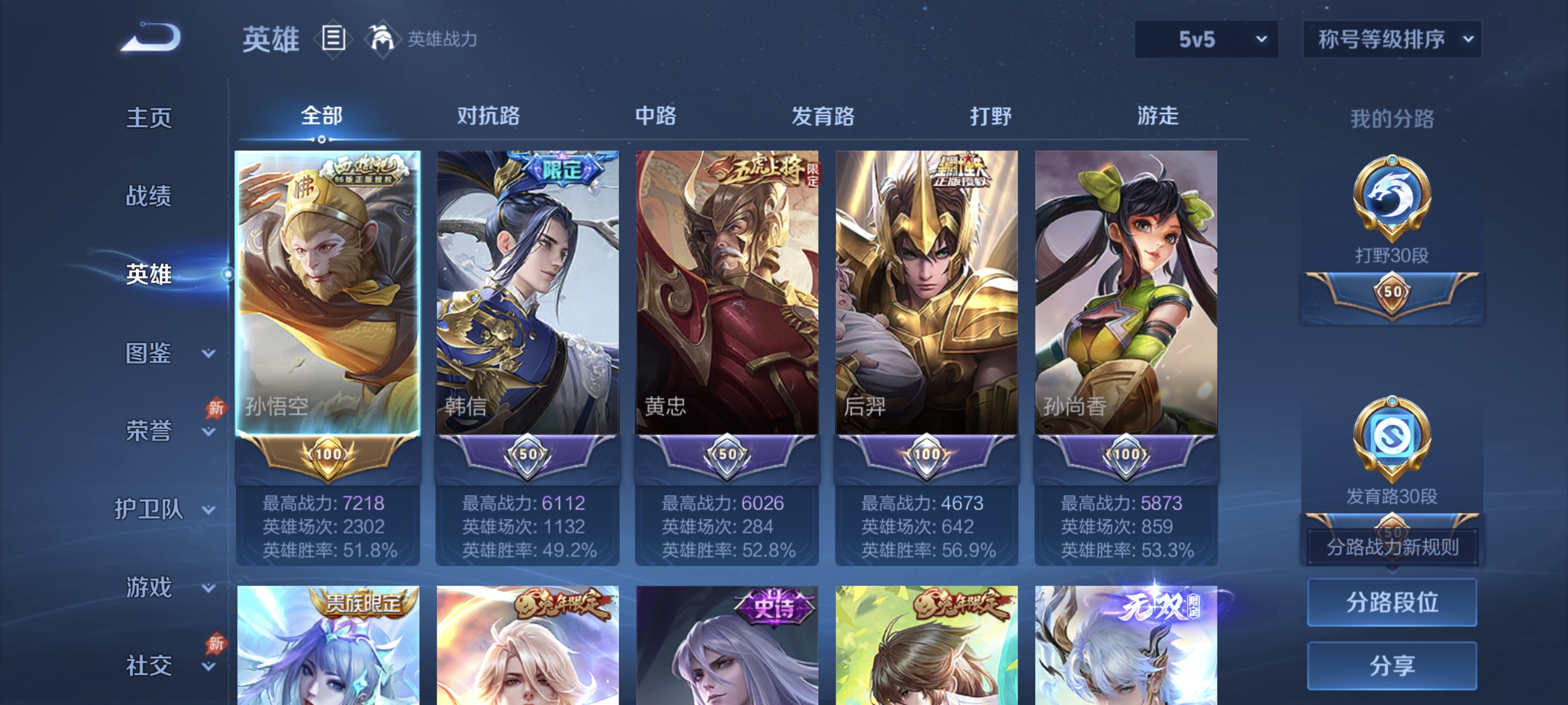
Task: Select the 英雄战力 hero-head icon
Action: (x=381, y=38)
